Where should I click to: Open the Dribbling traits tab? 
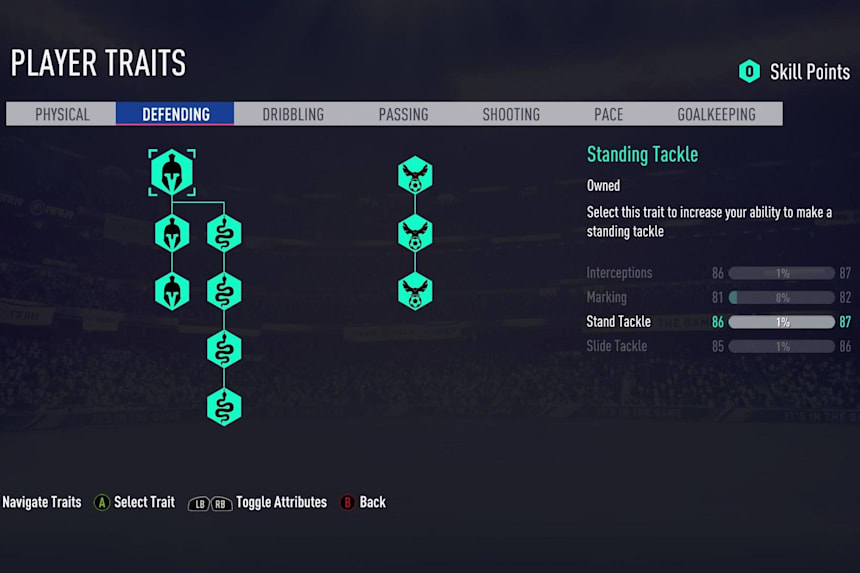pos(293,114)
